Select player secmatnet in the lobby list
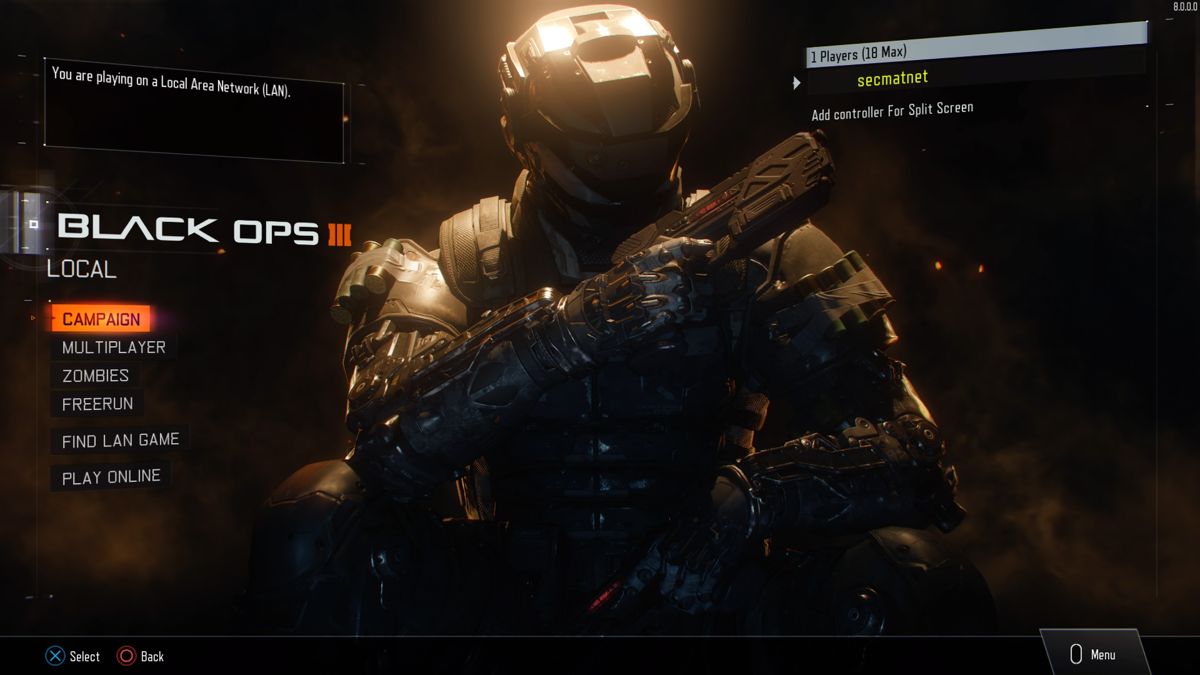 [x=893, y=79]
